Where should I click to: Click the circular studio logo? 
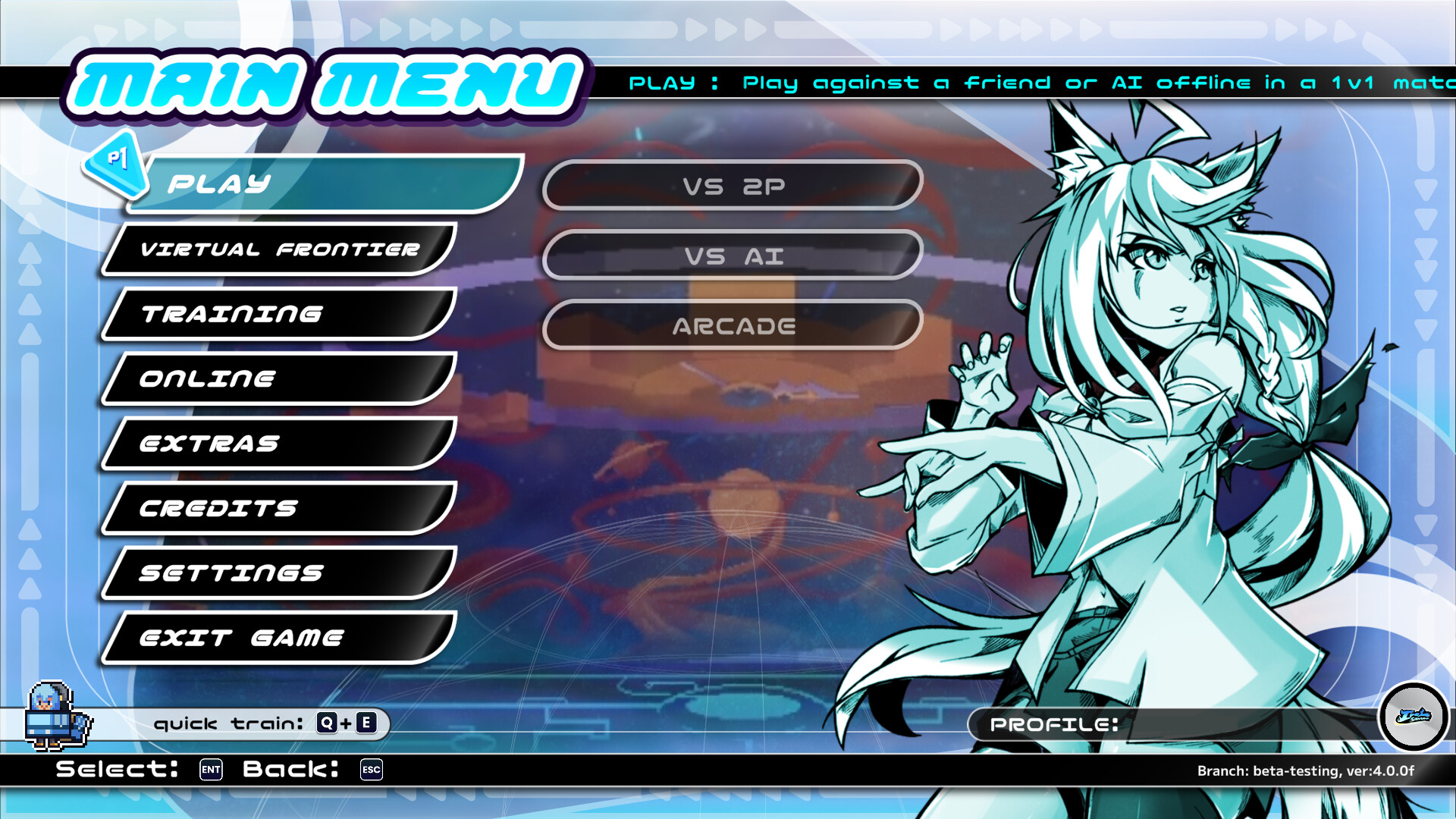coord(1412,715)
